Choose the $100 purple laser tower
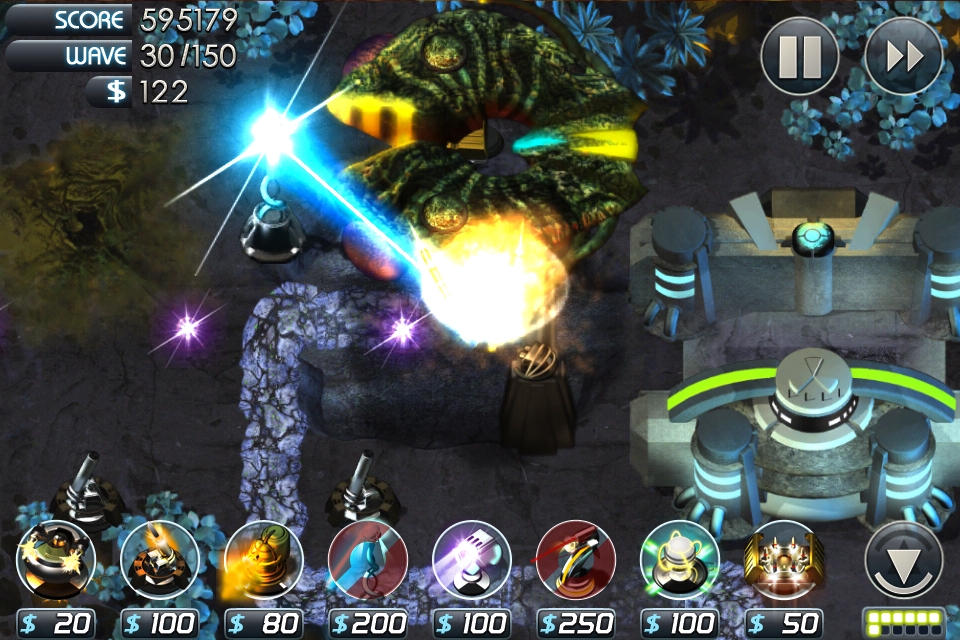 (x=472, y=560)
